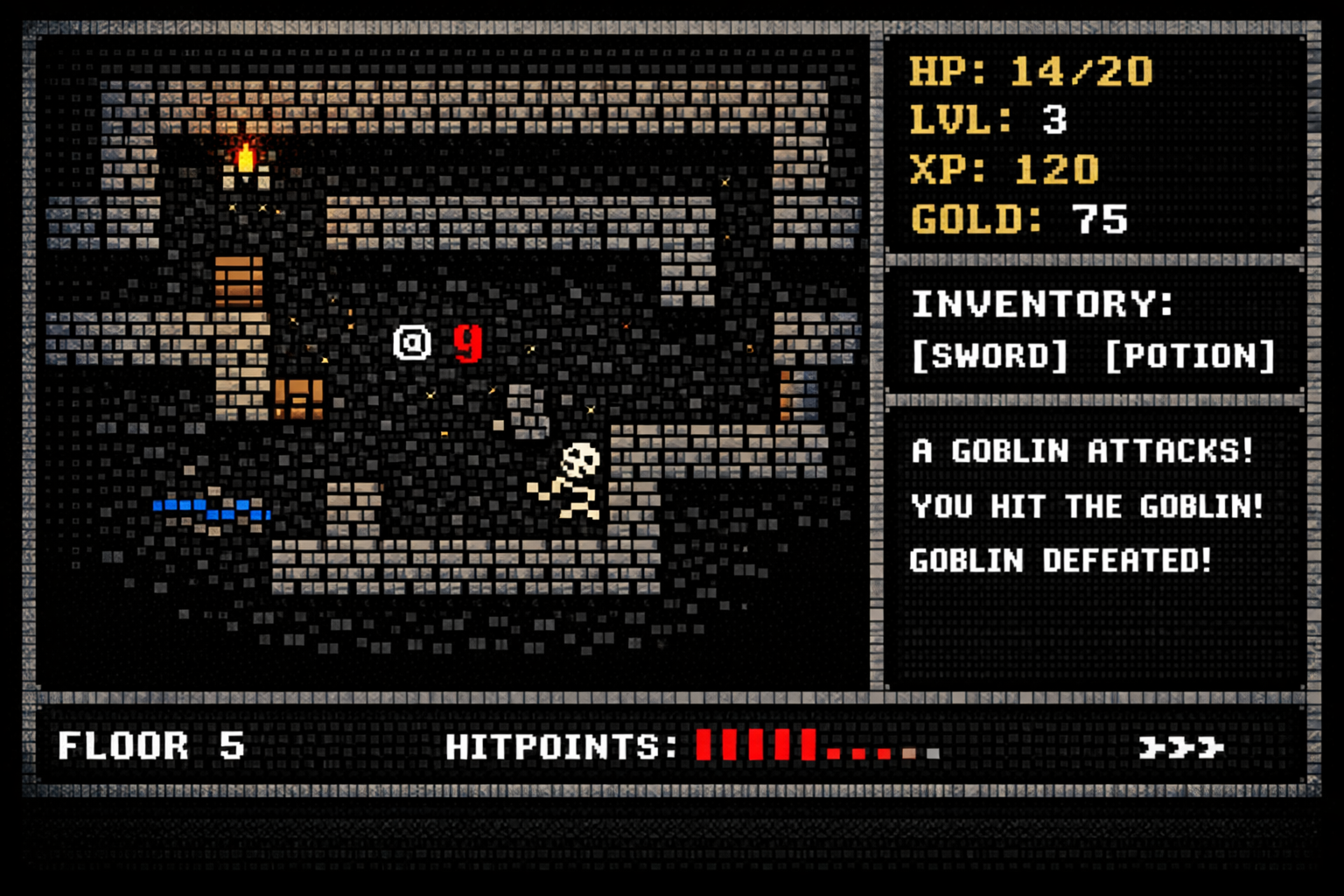Select the blue water stream
Image resolution: width=1344 pixels, height=896 pixels.
coord(212,506)
